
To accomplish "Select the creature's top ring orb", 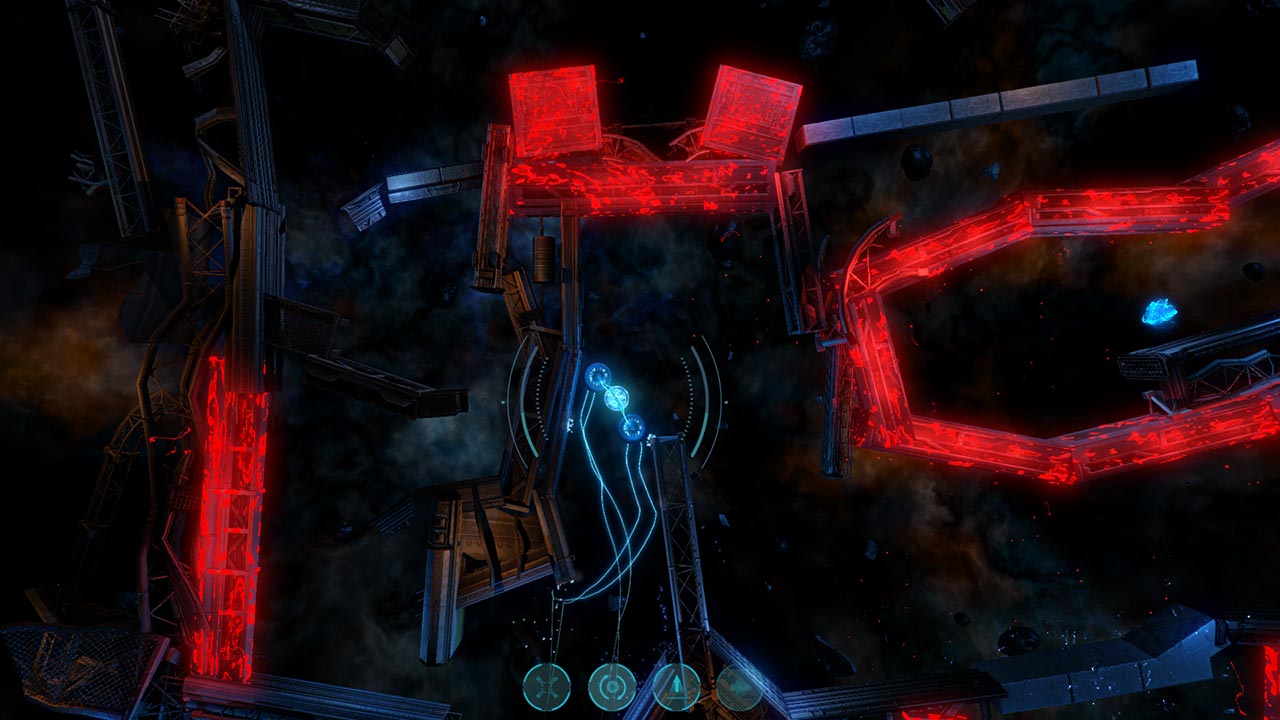I will pos(597,377).
